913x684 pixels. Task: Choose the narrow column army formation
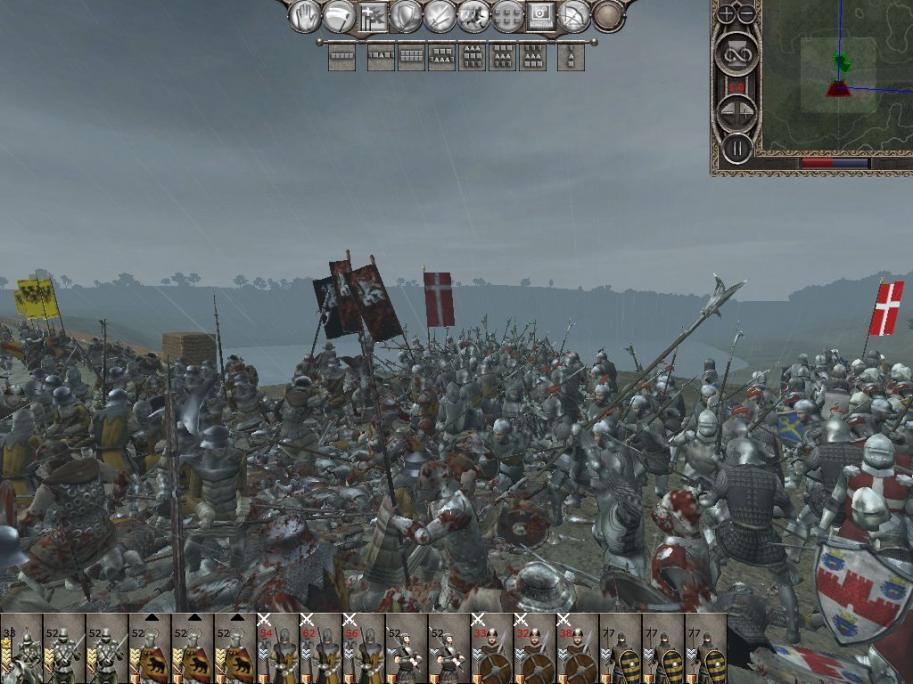click(x=571, y=57)
